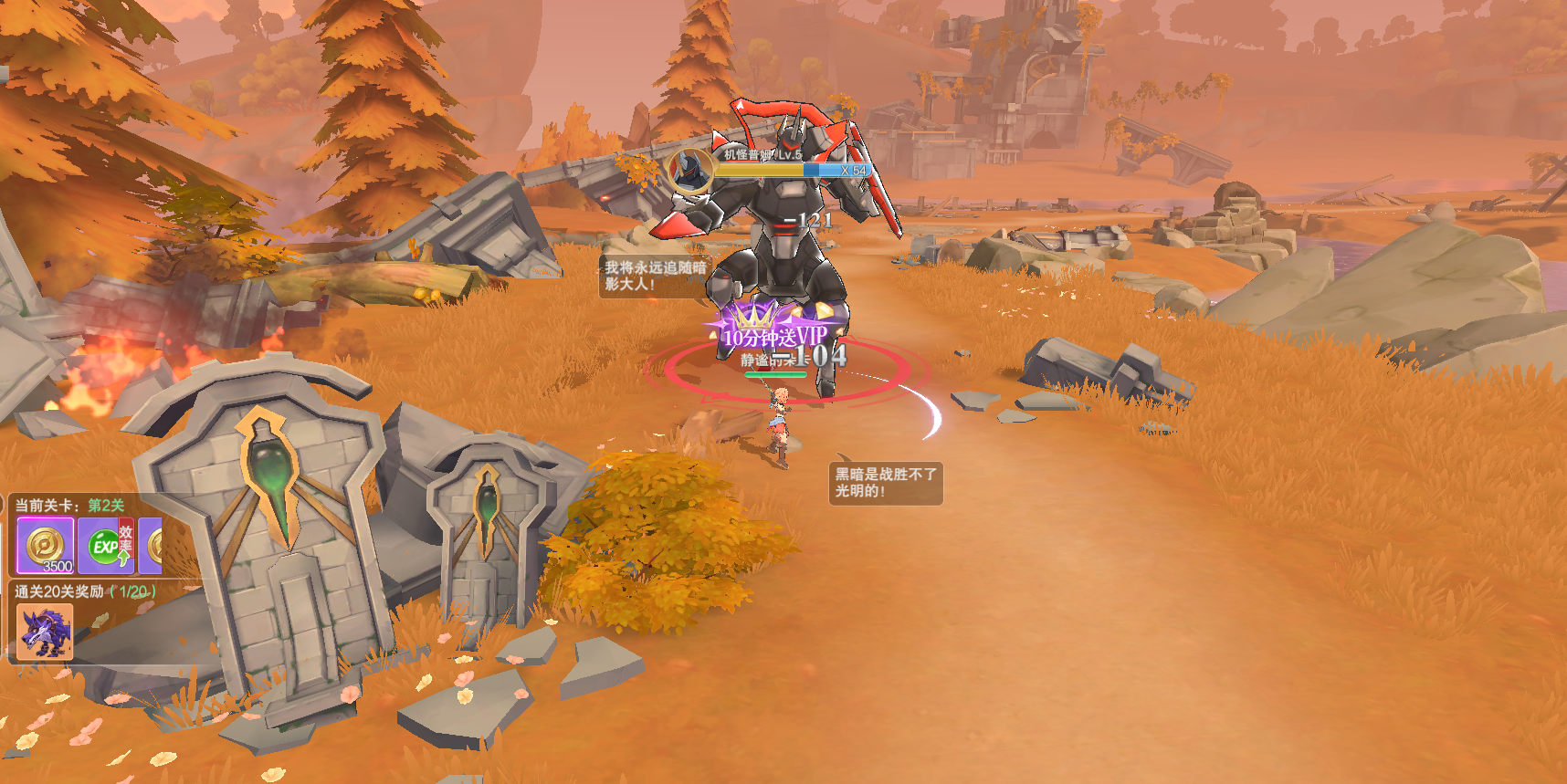Select the 3500 gold coin reward slot

click(x=45, y=546)
